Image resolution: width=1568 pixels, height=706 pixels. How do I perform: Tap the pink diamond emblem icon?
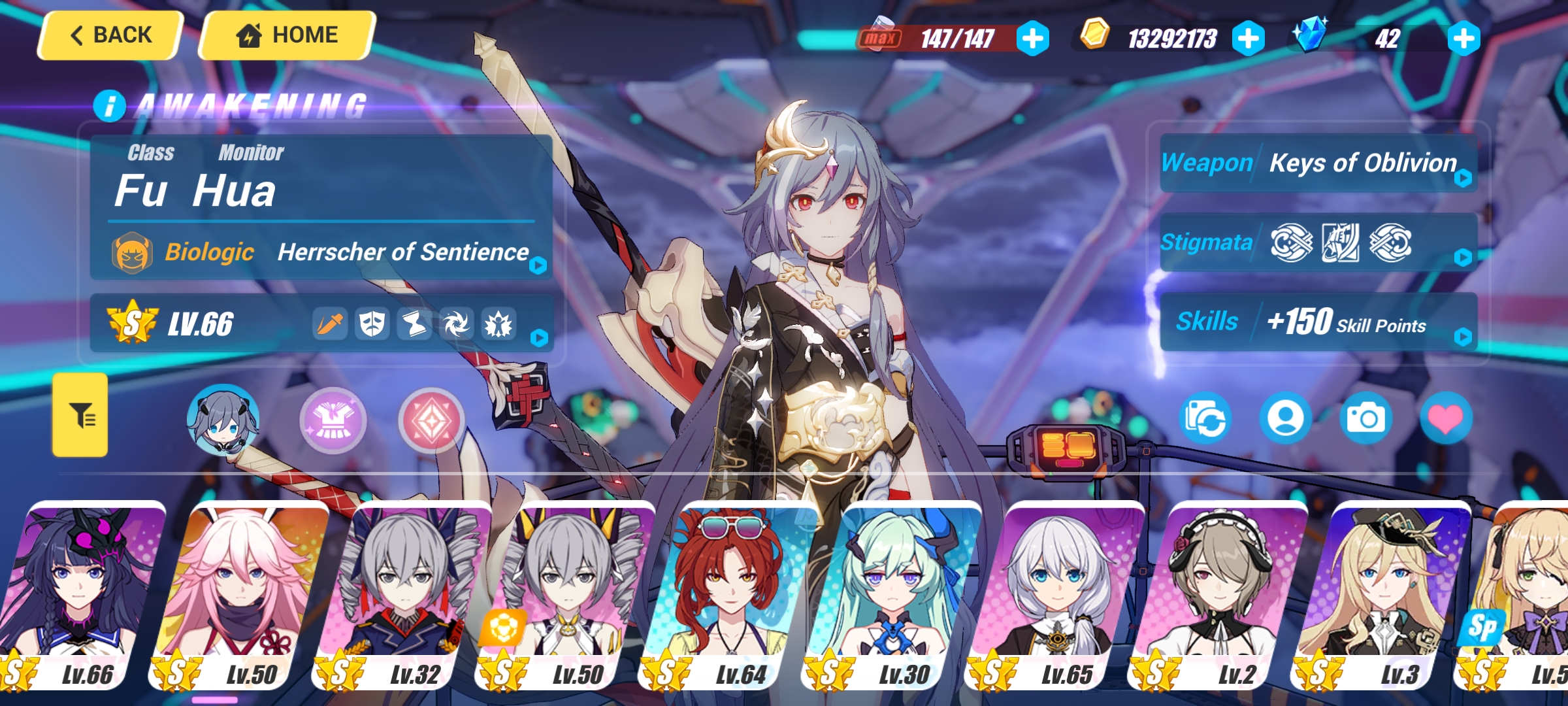pos(431,420)
